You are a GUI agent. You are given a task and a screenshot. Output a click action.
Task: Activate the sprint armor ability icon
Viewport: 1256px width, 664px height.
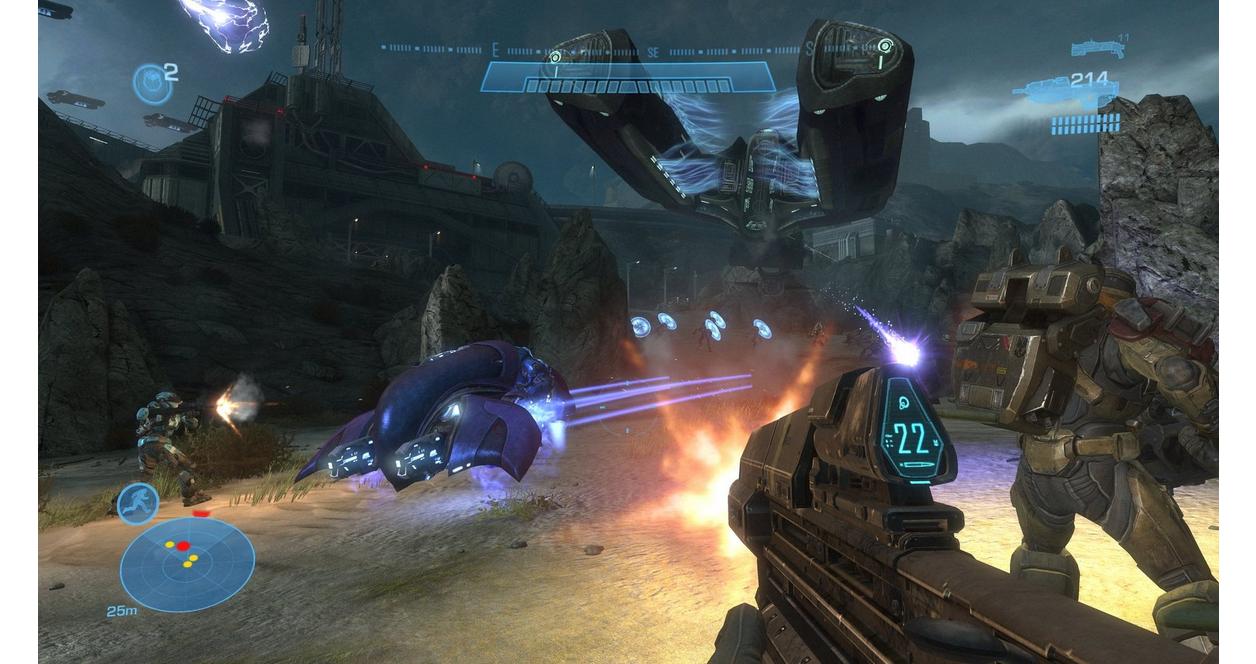pos(137,503)
